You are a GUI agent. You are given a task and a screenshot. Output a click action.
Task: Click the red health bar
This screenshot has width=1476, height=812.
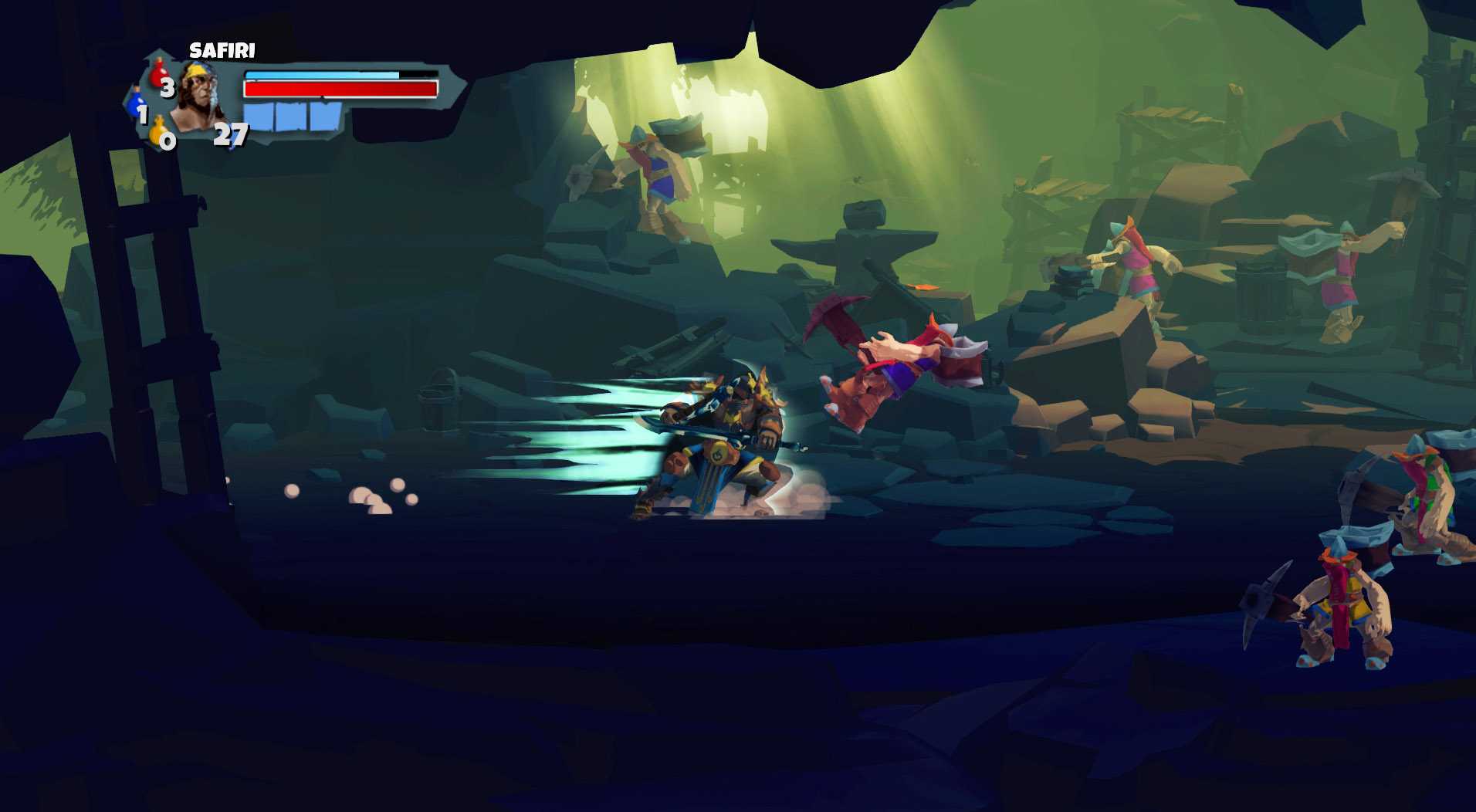(x=340, y=88)
